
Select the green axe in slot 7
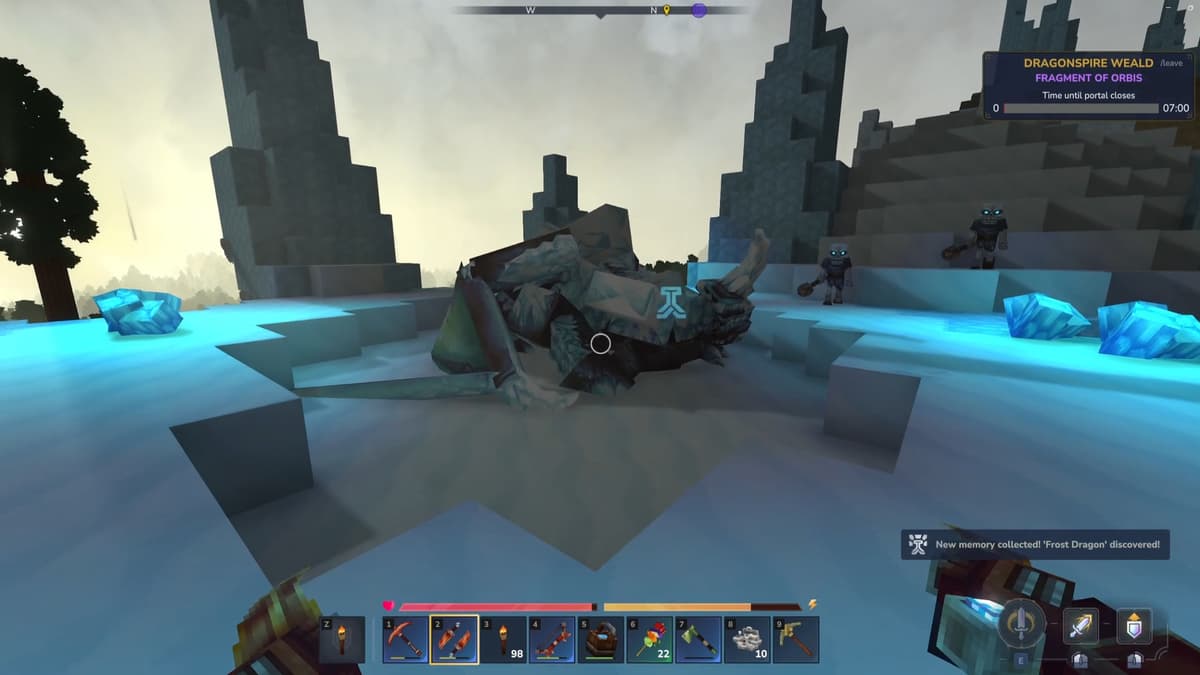pyautogui.click(x=698, y=639)
